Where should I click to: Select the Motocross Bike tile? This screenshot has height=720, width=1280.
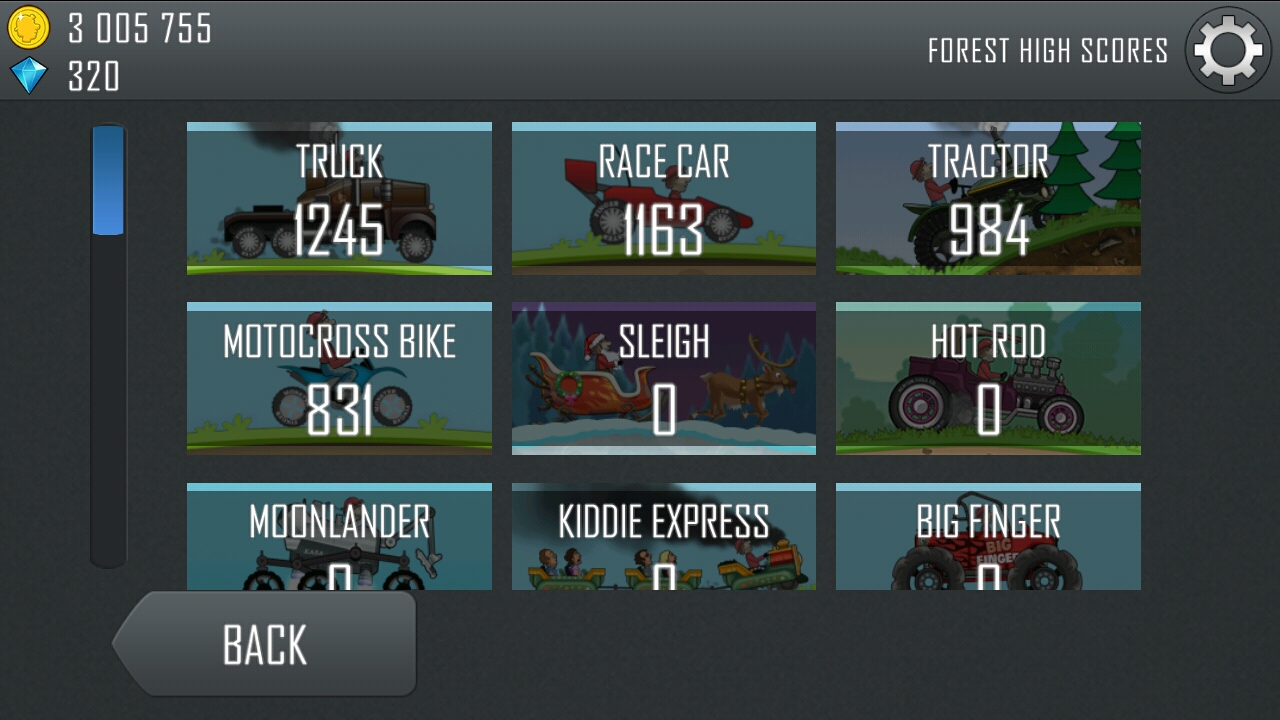click(x=339, y=379)
